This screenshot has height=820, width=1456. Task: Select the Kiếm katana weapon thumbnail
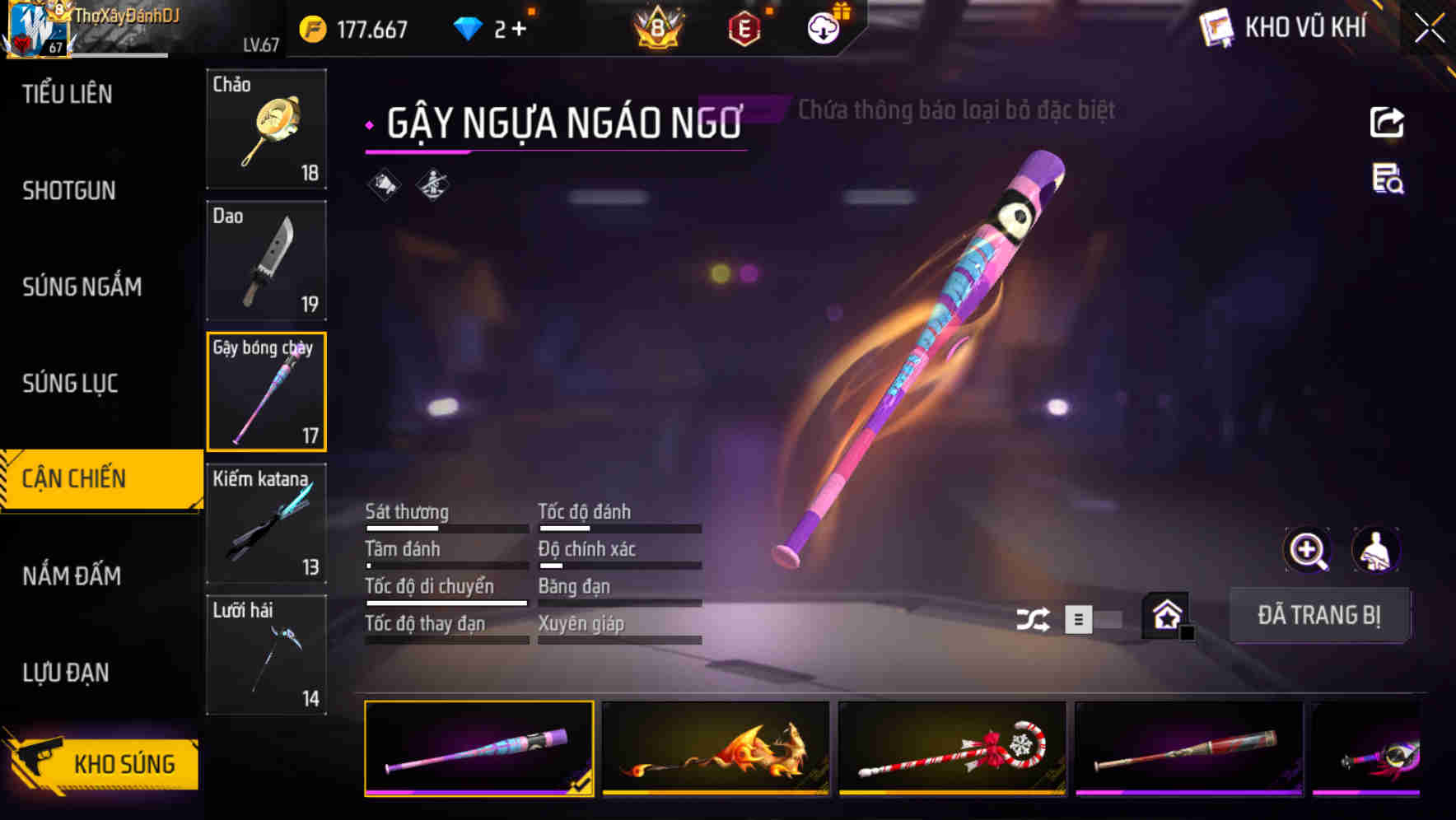265,522
